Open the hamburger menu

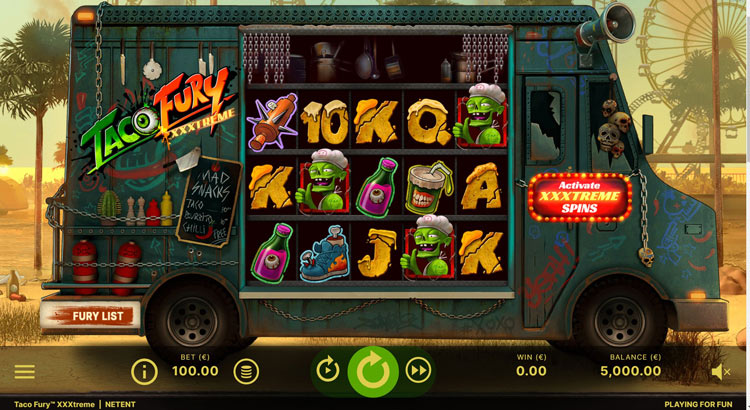[x=24, y=372]
